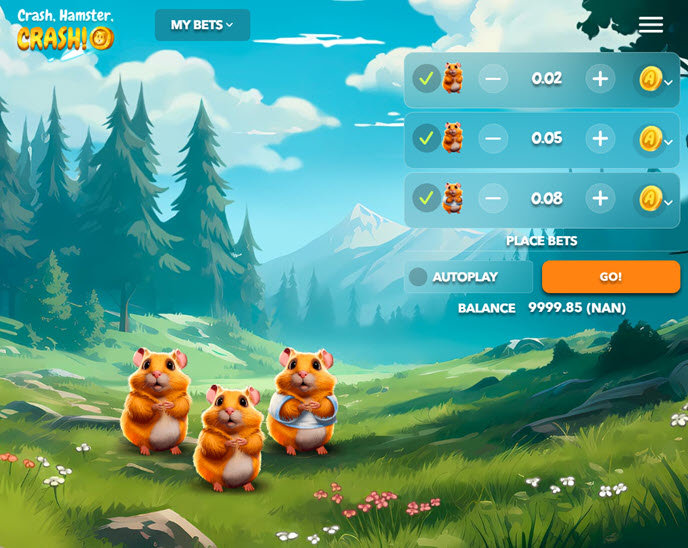Uncheck the 0.08 bet hamster checkbox
688x548 pixels.
pyautogui.click(x=427, y=198)
